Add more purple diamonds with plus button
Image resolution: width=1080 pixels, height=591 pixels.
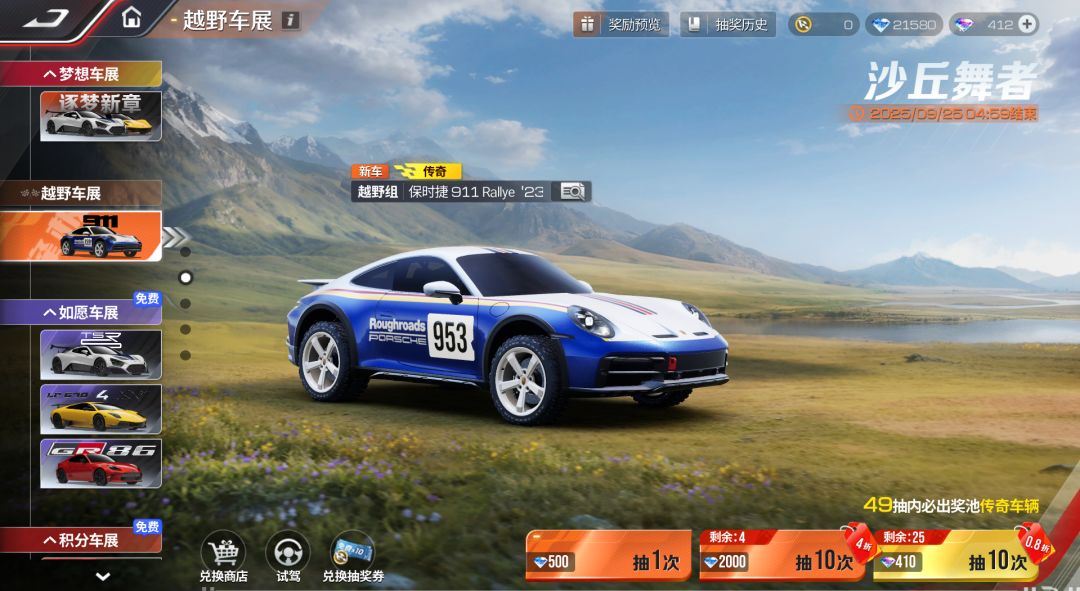click(1027, 24)
